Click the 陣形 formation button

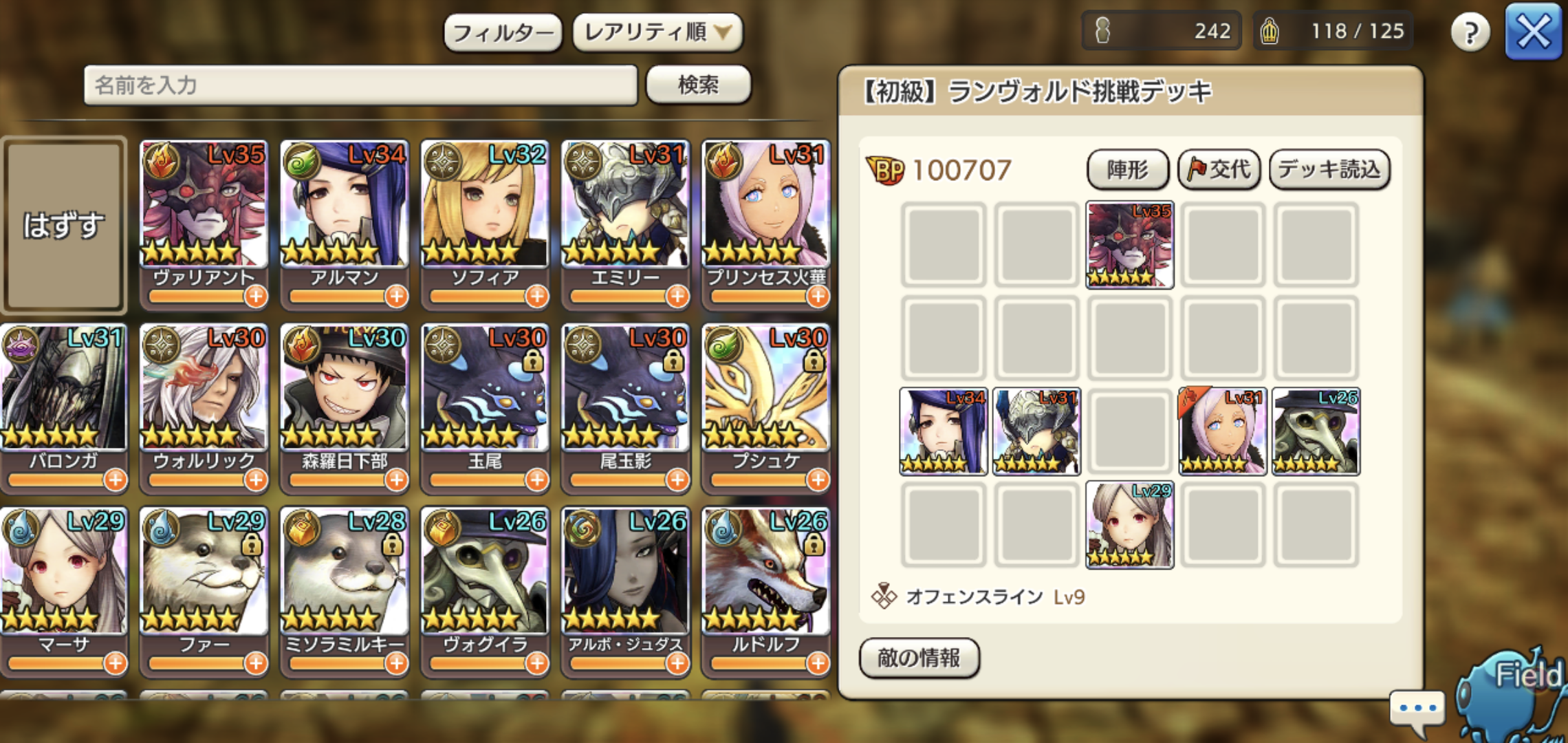tap(1126, 169)
